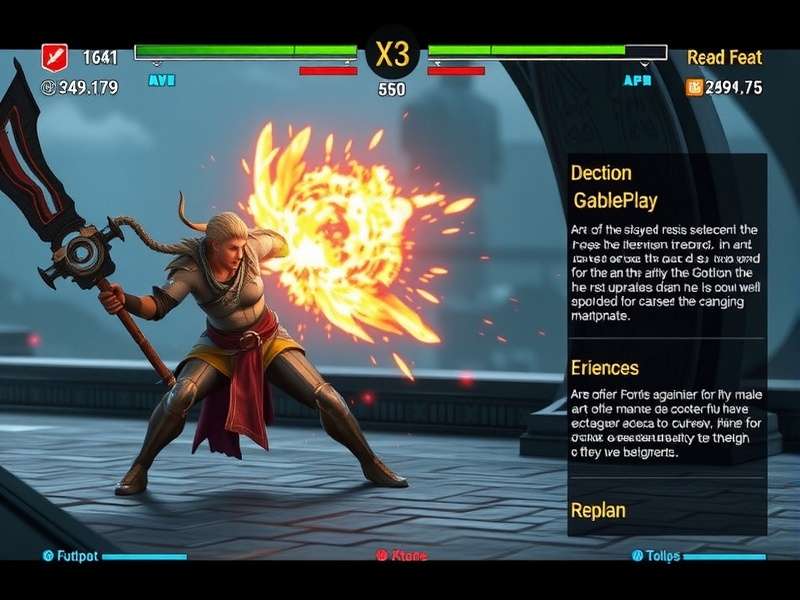
Task: Open the Dection panel heading
Action: point(601,173)
